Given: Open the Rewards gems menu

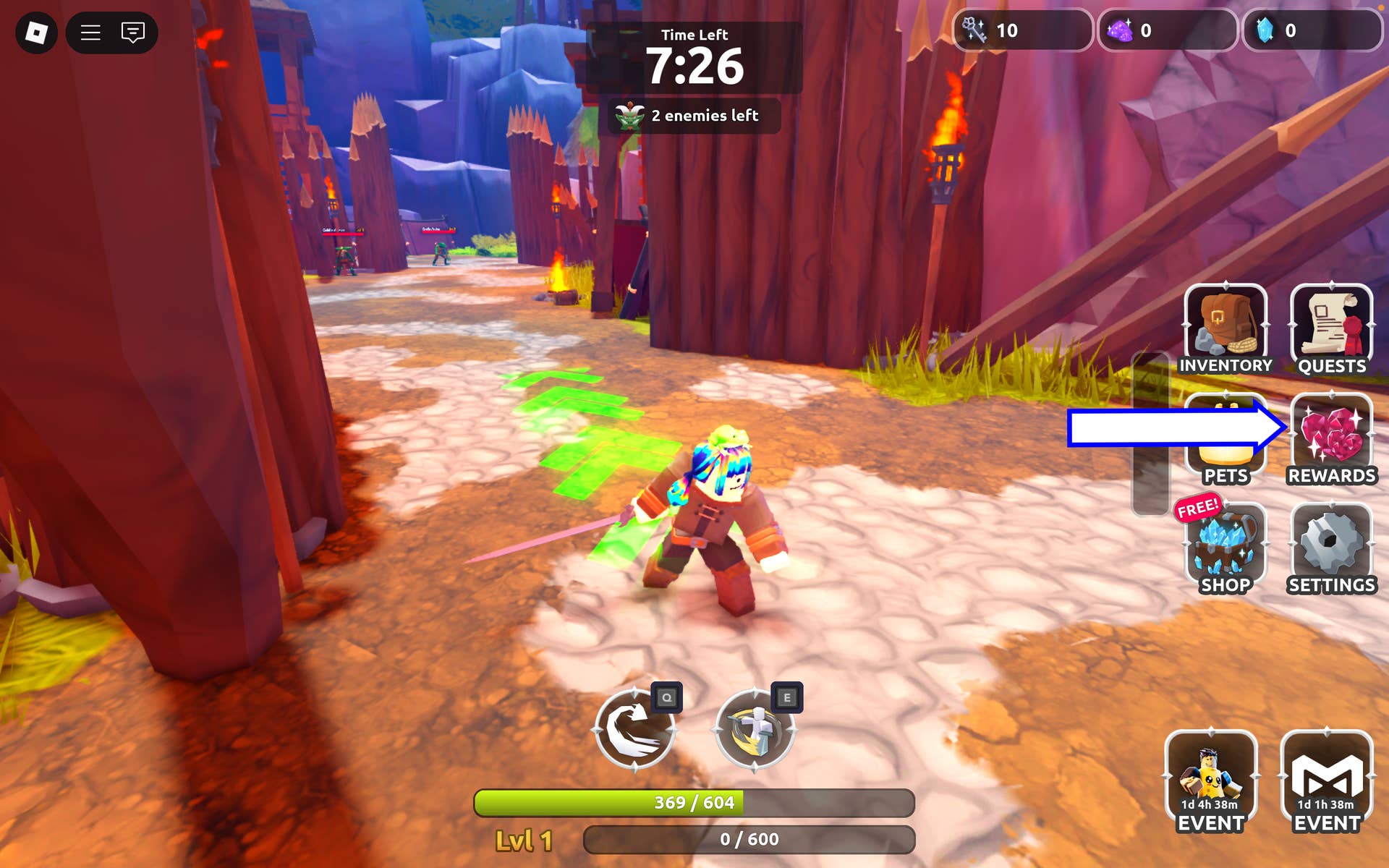Looking at the screenshot, I should pos(1331,438).
